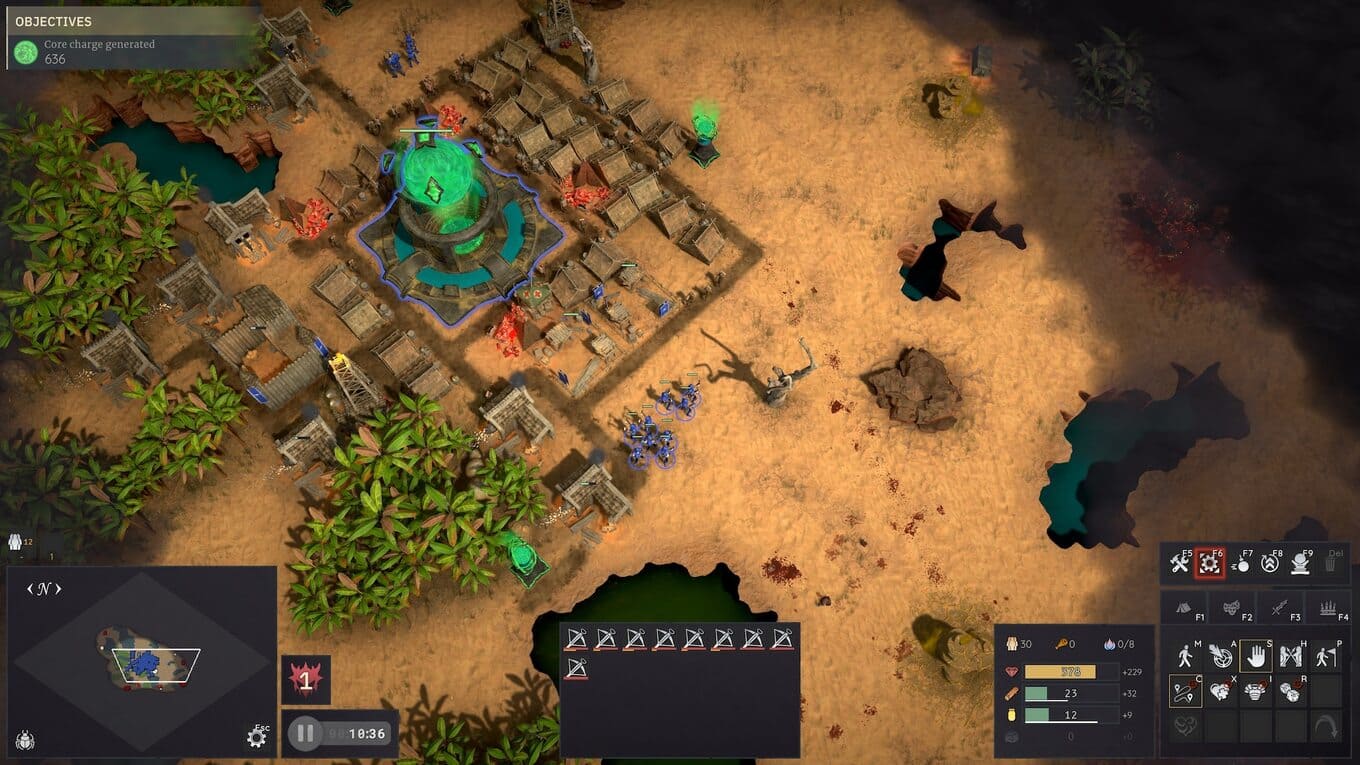Activate the Attack target command

coord(1220,657)
